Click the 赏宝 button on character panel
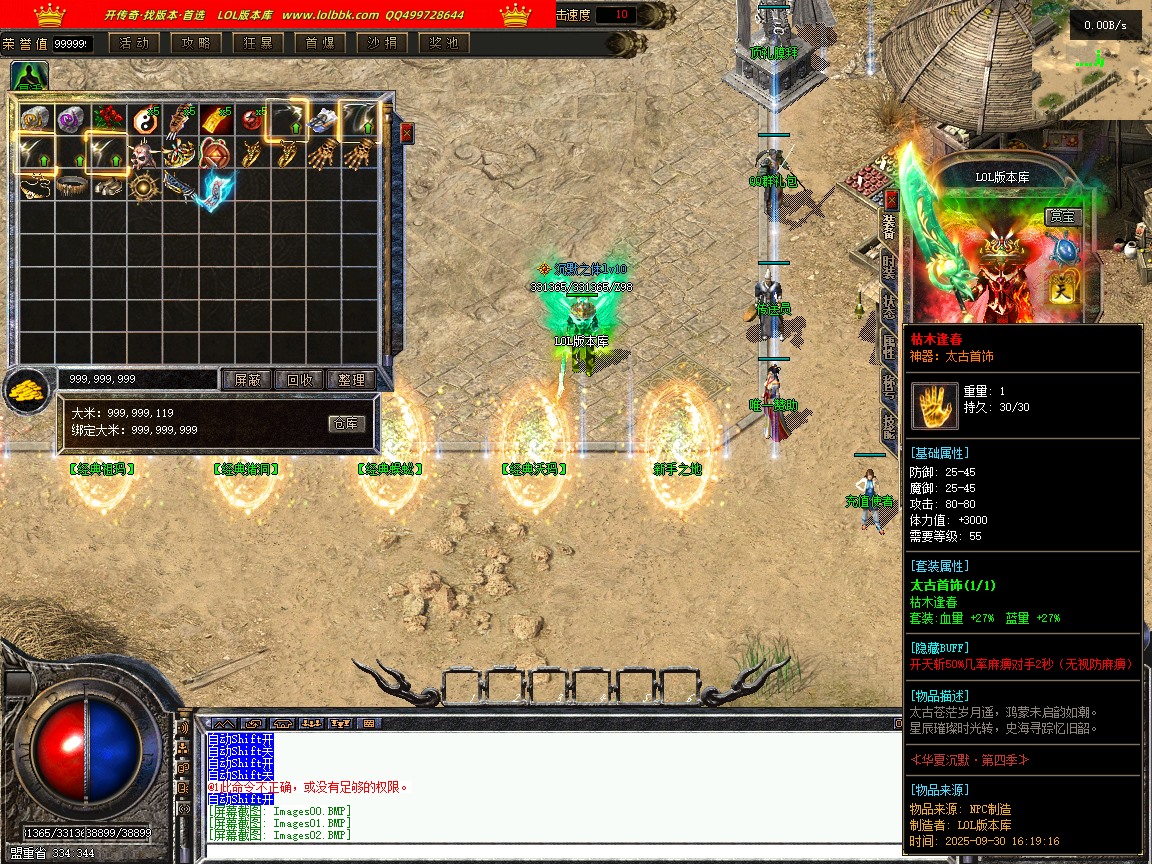This screenshot has width=1152, height=864. pos(1063,216)
